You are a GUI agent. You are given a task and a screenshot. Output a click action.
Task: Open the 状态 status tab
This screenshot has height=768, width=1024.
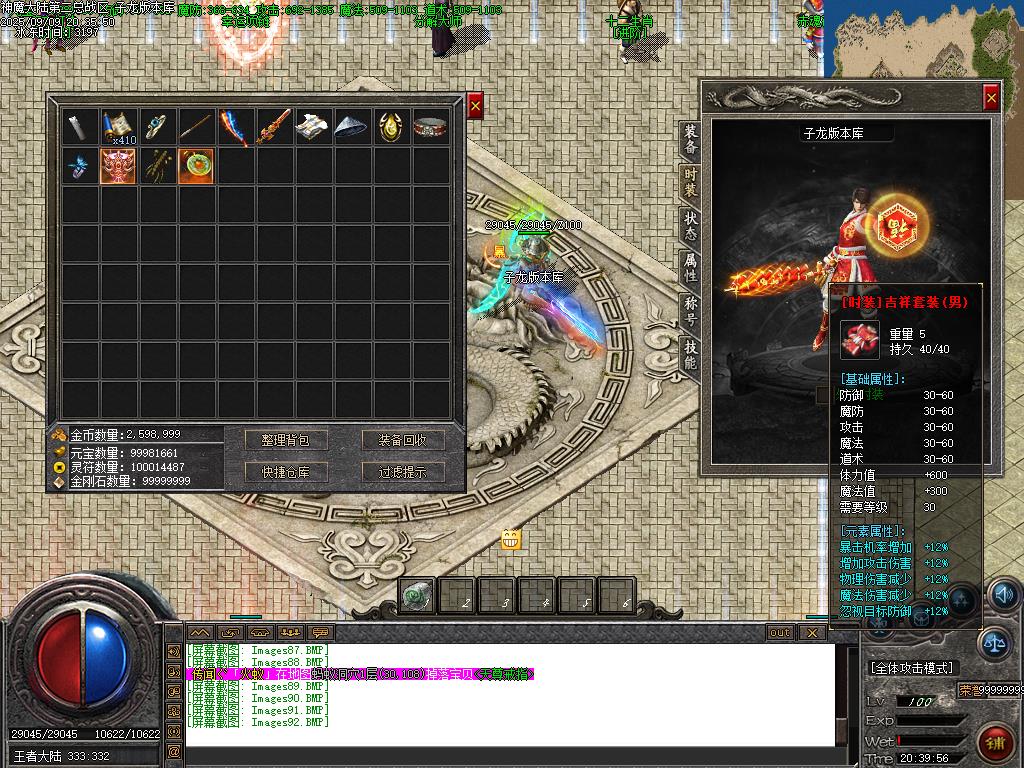[x=690, y=226]
